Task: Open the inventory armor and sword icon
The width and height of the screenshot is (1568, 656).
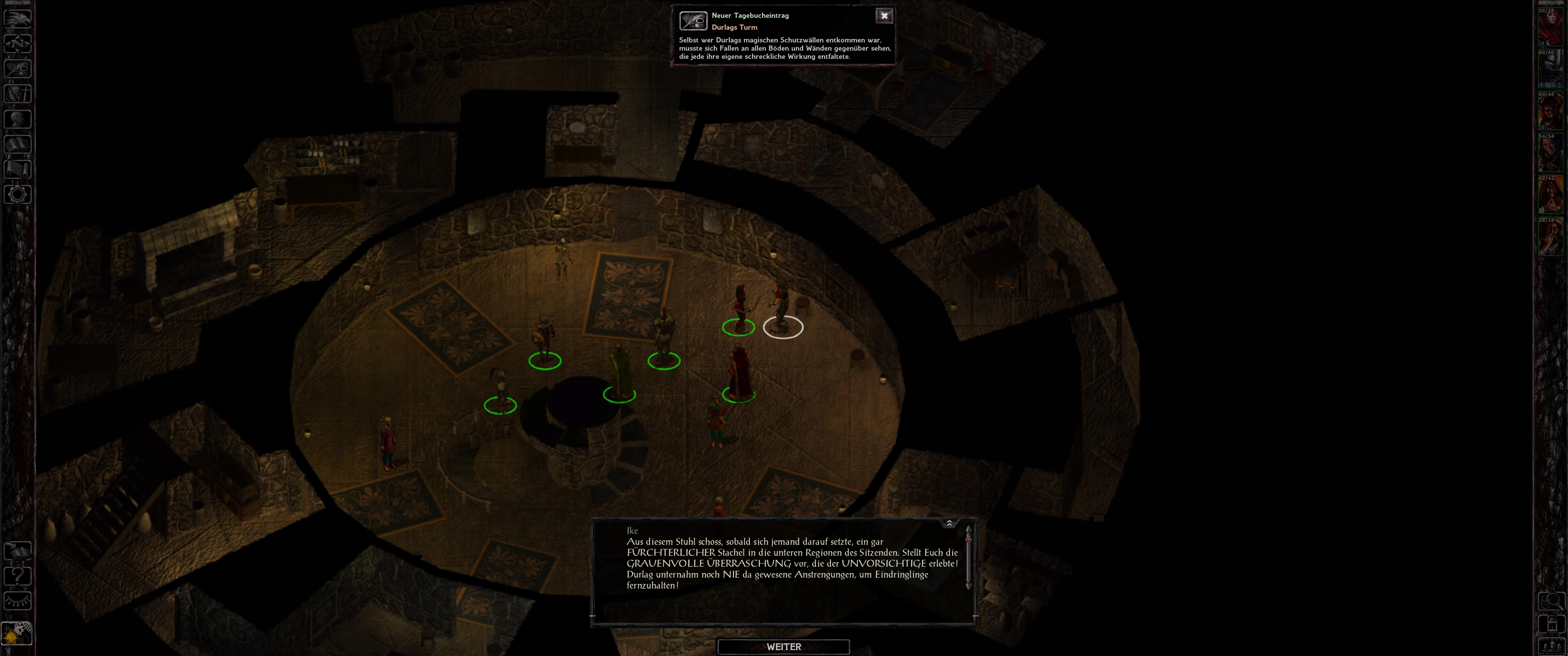Action: 18,94
